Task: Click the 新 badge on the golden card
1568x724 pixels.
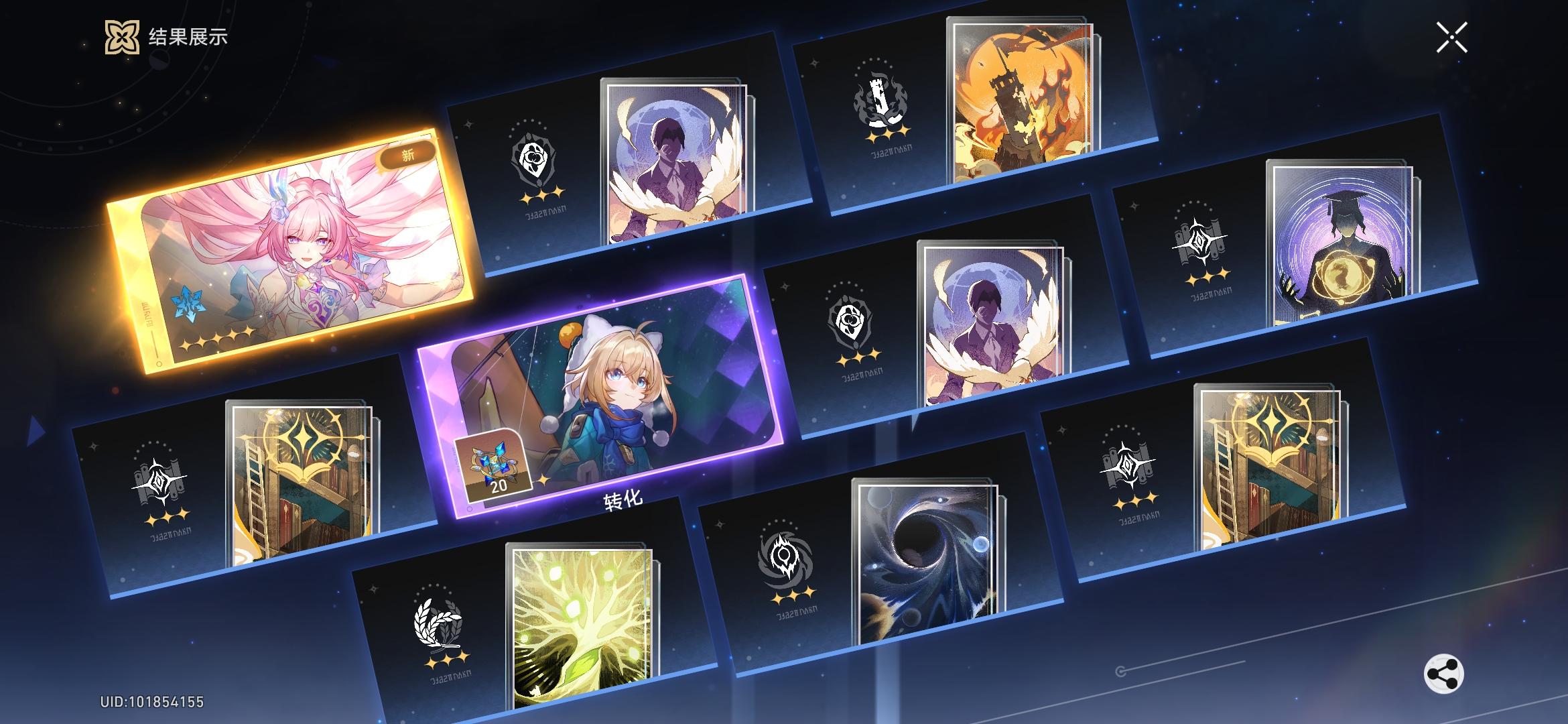Action: [407, 154]
